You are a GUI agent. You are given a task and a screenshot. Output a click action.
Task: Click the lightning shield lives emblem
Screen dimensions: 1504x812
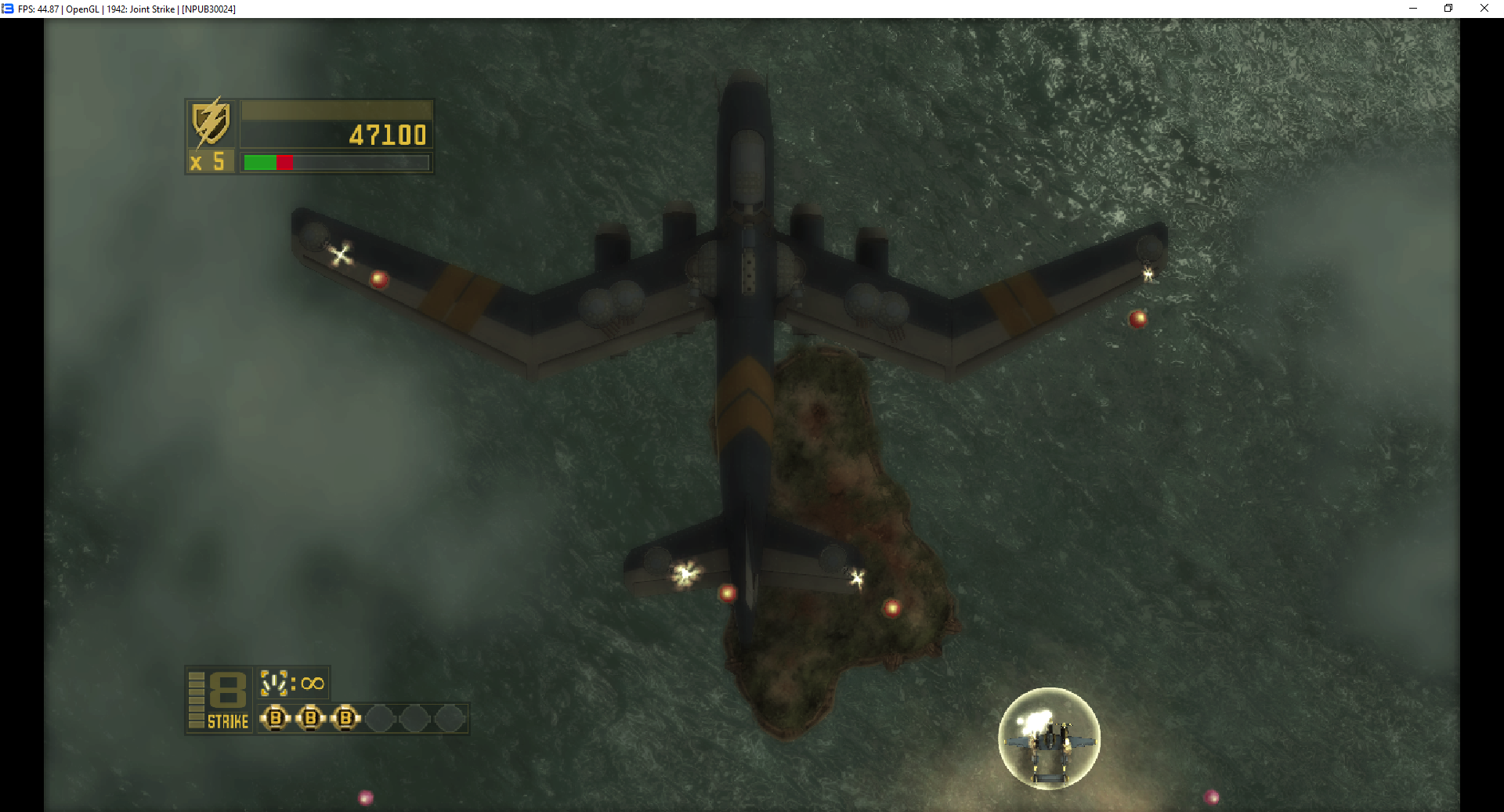[211, 123]
